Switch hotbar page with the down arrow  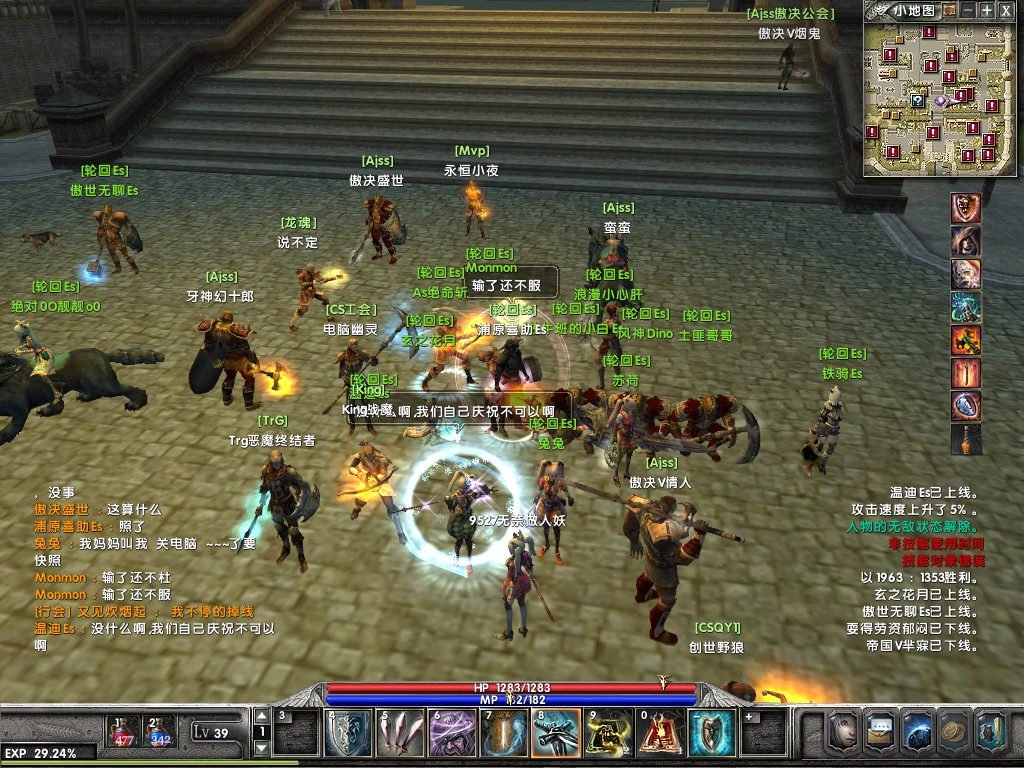(x=262, y=748)
